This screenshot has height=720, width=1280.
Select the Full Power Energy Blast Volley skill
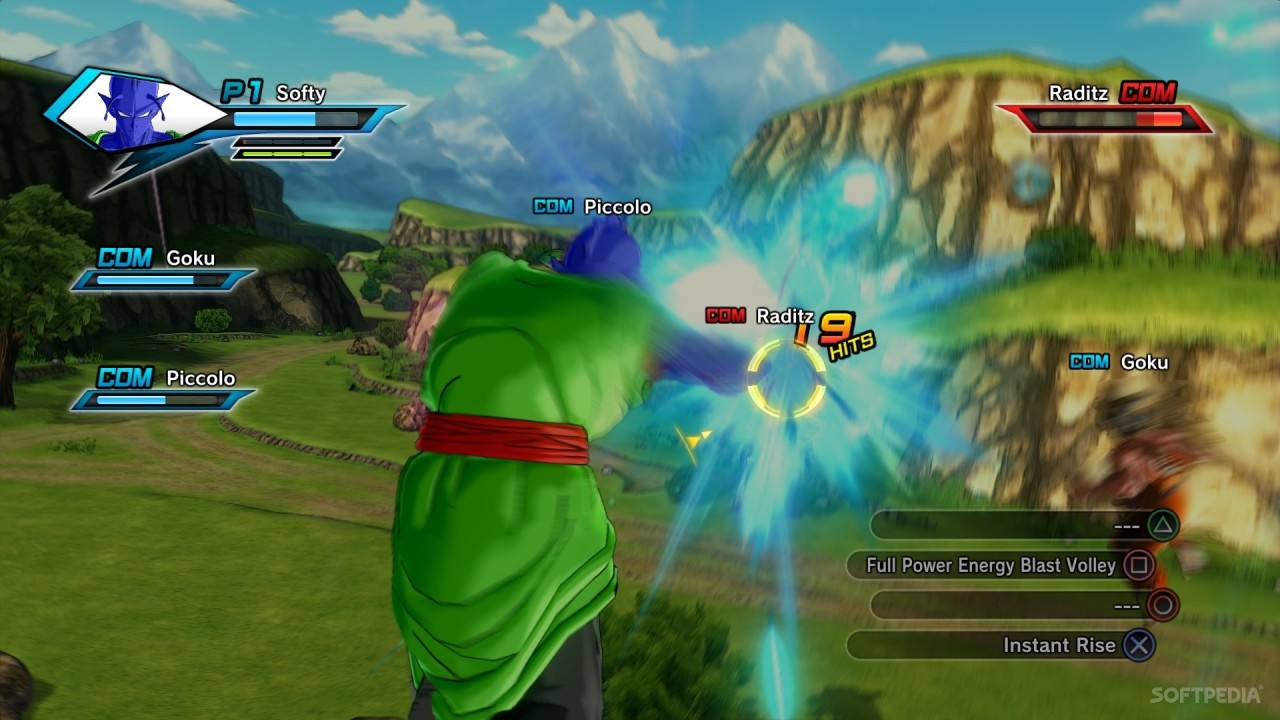pos(990,565)
